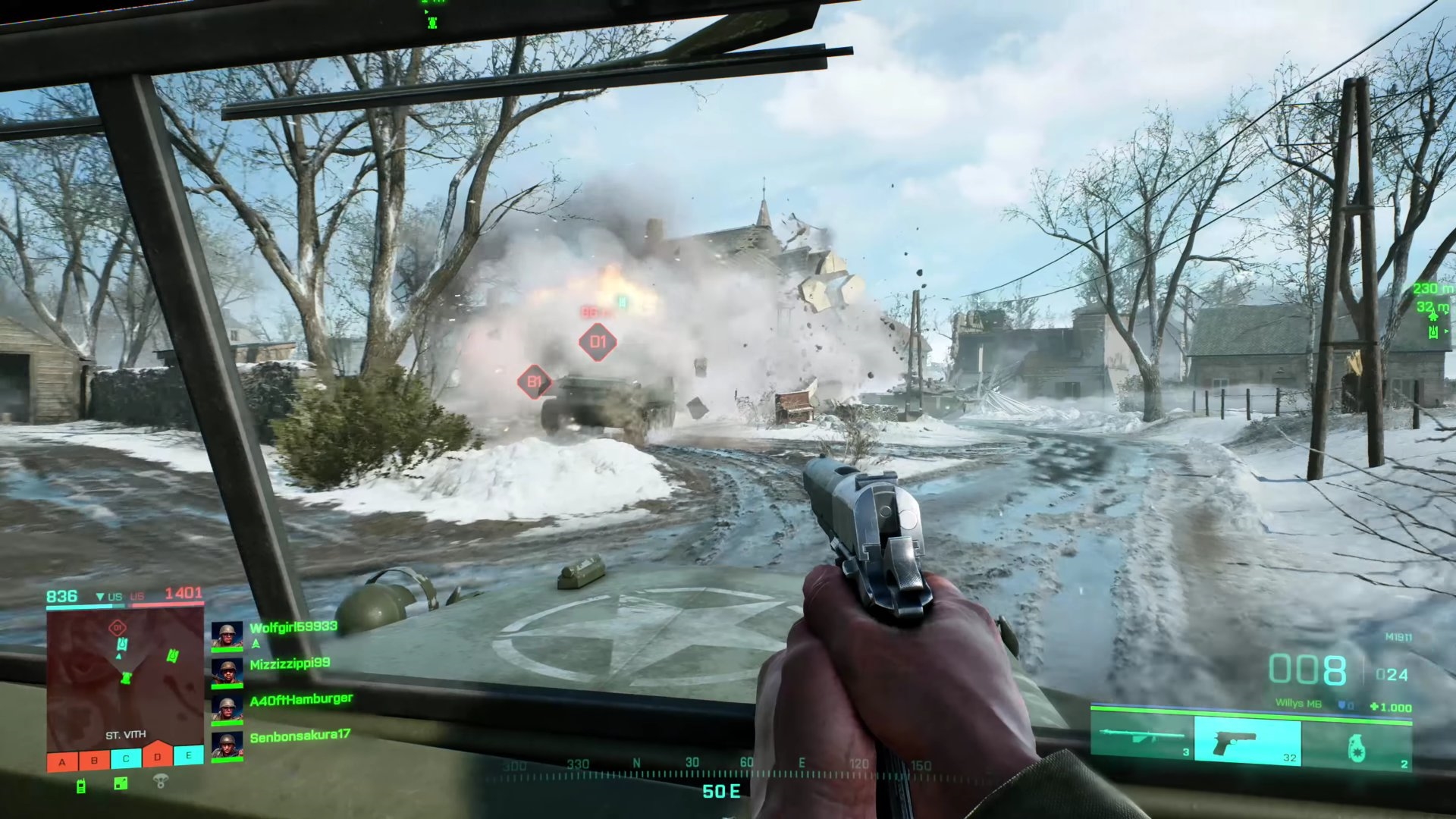Screen dimensions: 1456x819
Task: Click the red B1 objective marker
Action: [x=534, y=381]
